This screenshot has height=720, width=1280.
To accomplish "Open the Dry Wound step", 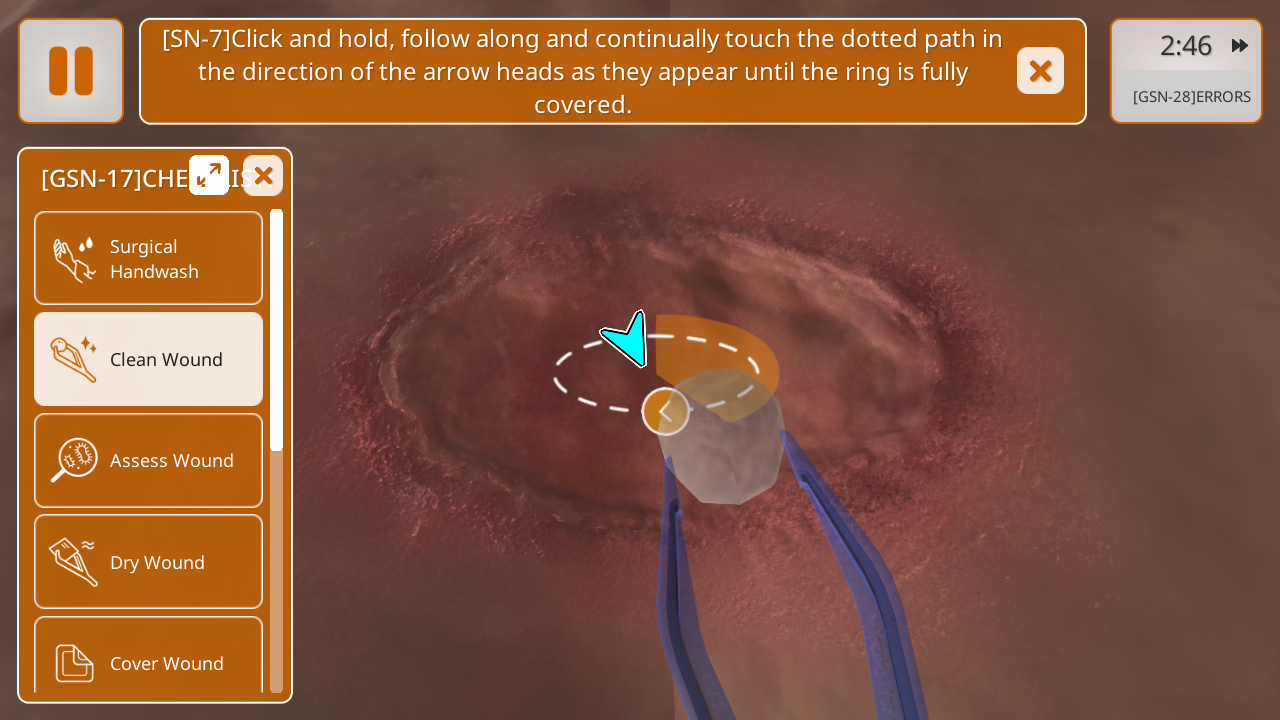I will click(x=149, y=562).
